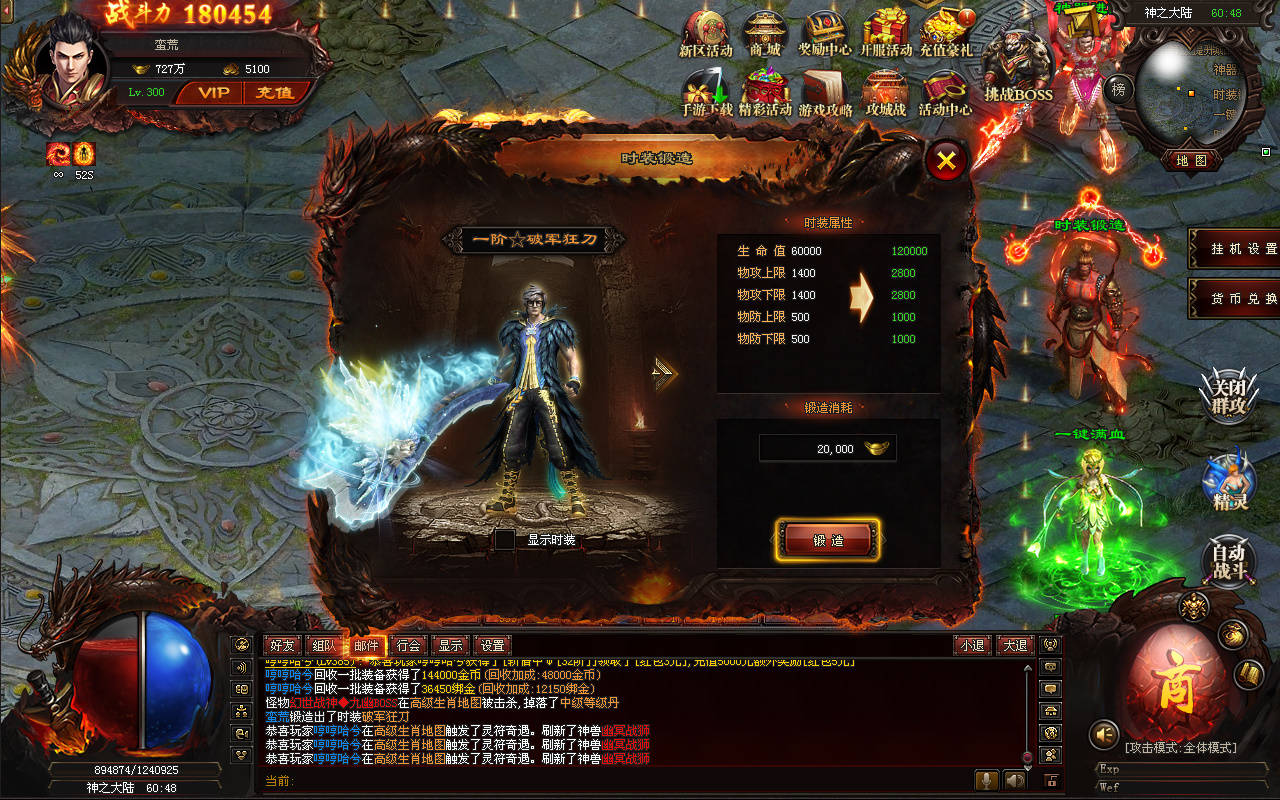Toggle 自动战斗 auto battle
The image size is (1280, 800).
[1229, 561]
